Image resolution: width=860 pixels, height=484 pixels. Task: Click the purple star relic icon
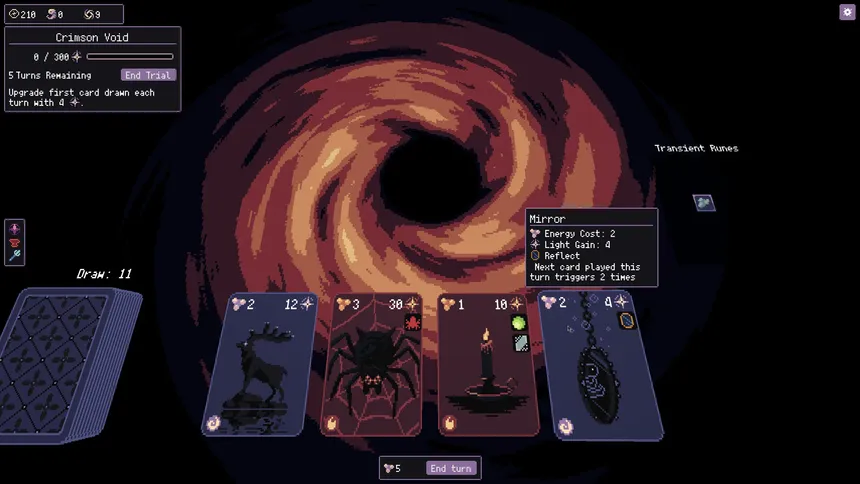tap(14, 229)
